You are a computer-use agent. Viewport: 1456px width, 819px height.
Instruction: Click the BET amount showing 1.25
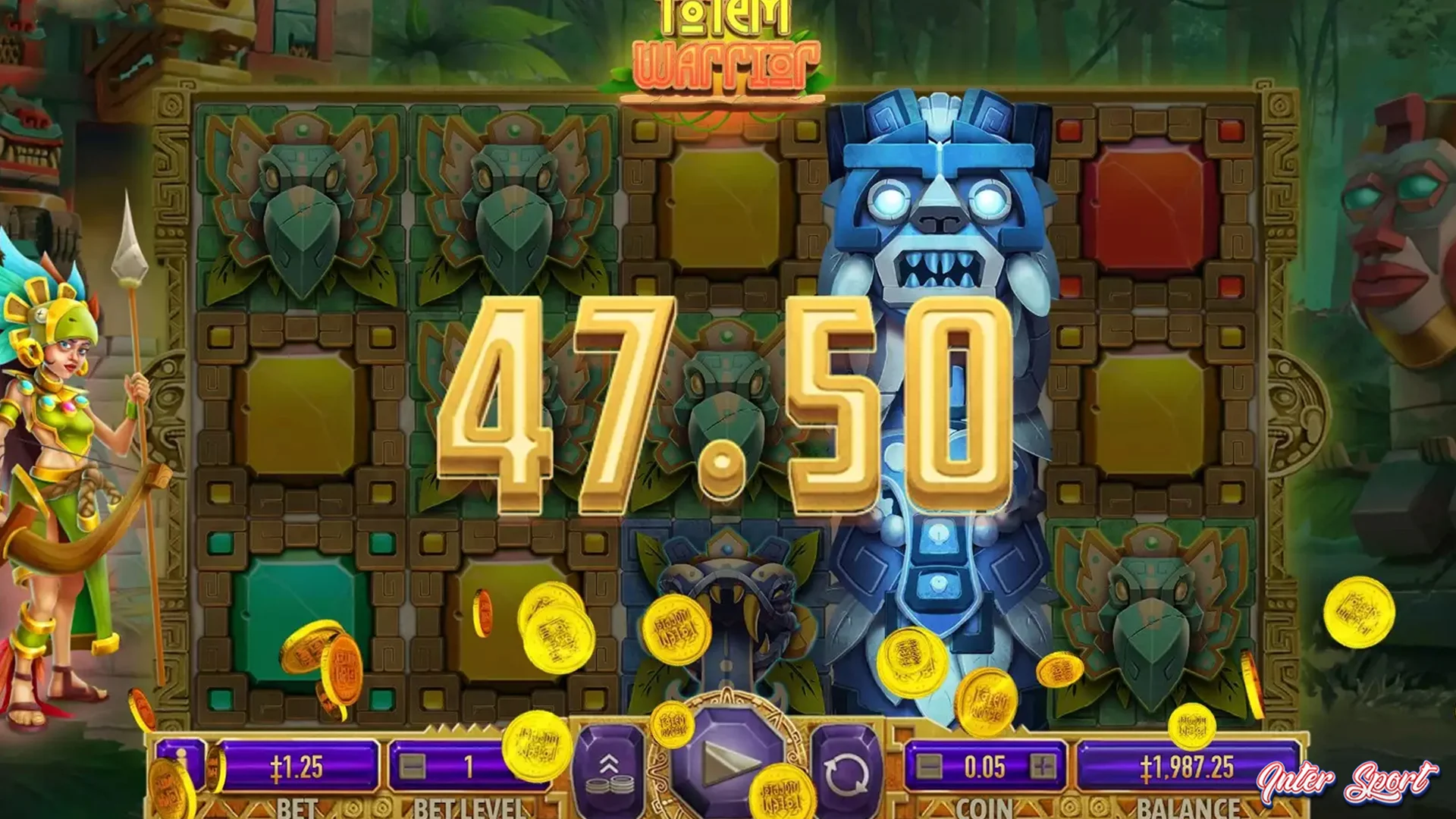click(296, 764)
